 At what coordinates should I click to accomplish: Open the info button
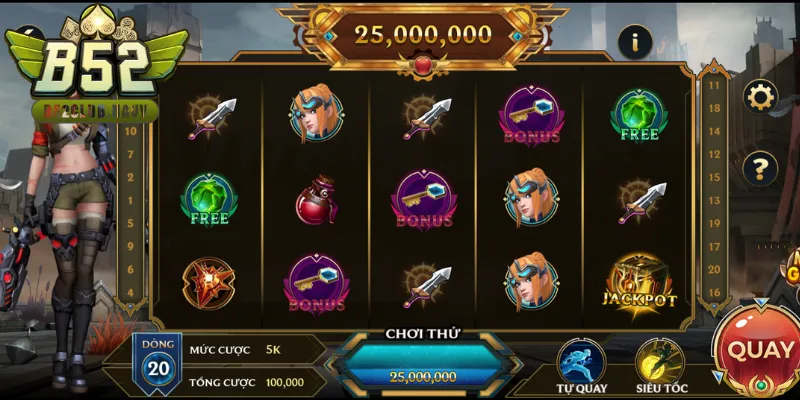tap(635, 41)
